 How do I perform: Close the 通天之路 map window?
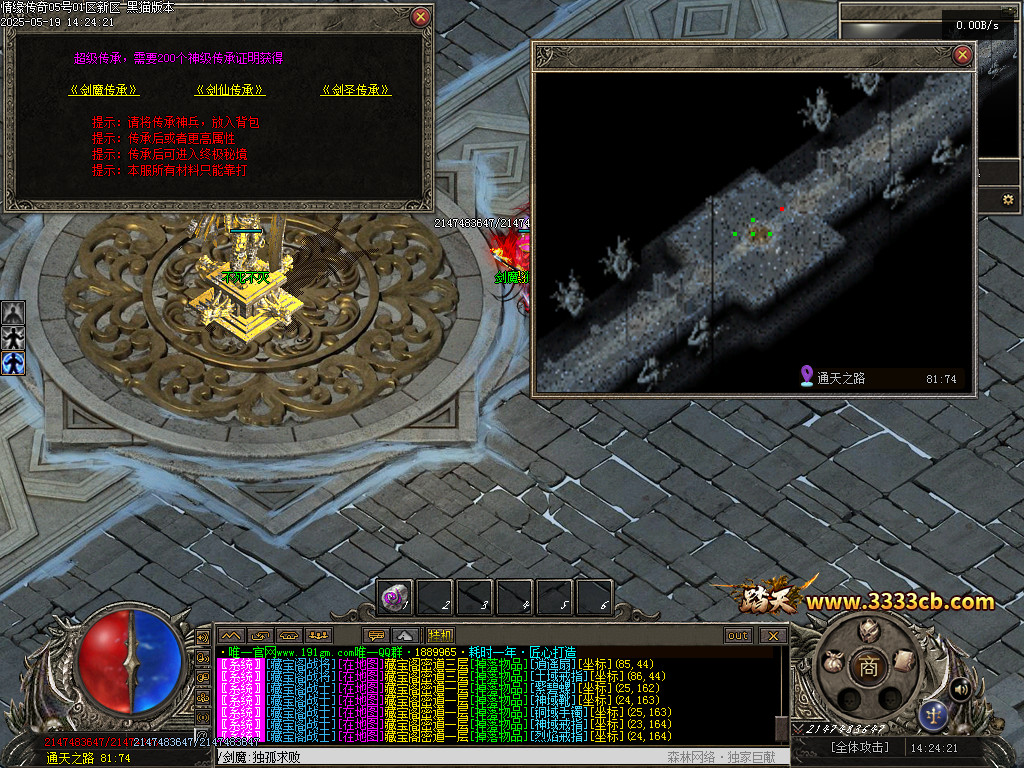click(x=962, y=55)
